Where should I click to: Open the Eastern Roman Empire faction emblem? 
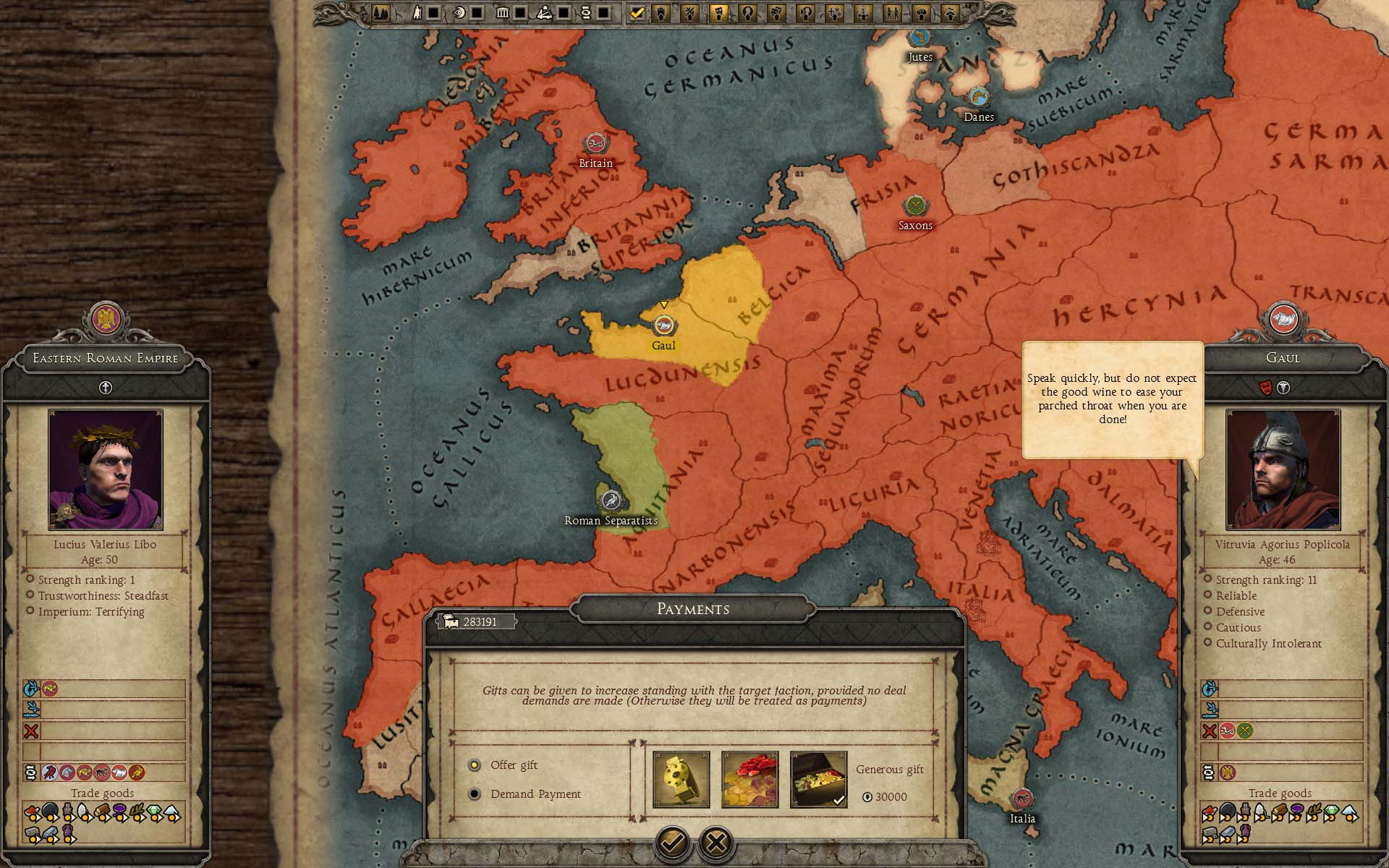click(106, 320)
